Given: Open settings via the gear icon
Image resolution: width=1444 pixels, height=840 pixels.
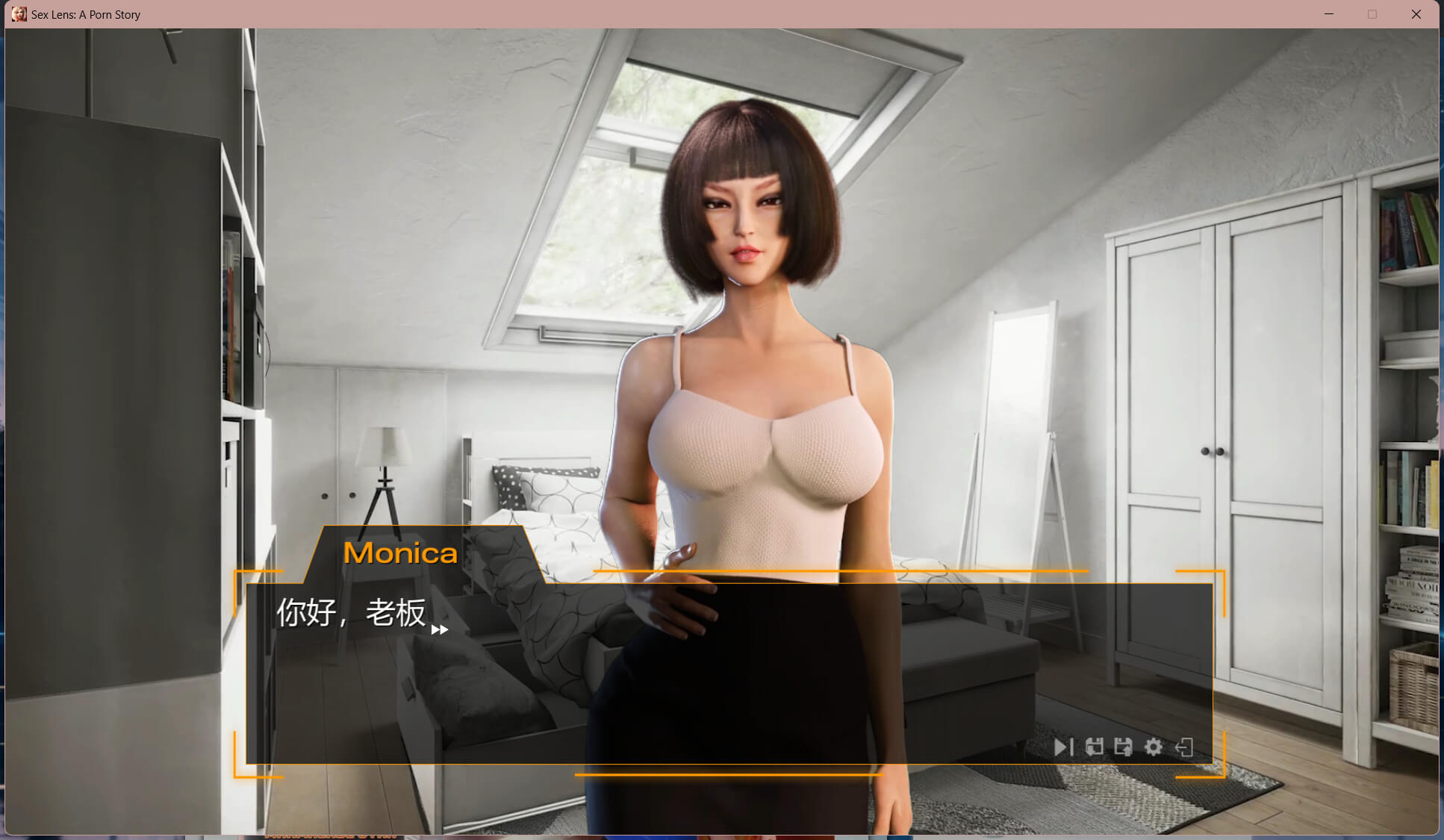Looking at the screenshot, I should click(x=1154, y=747).
